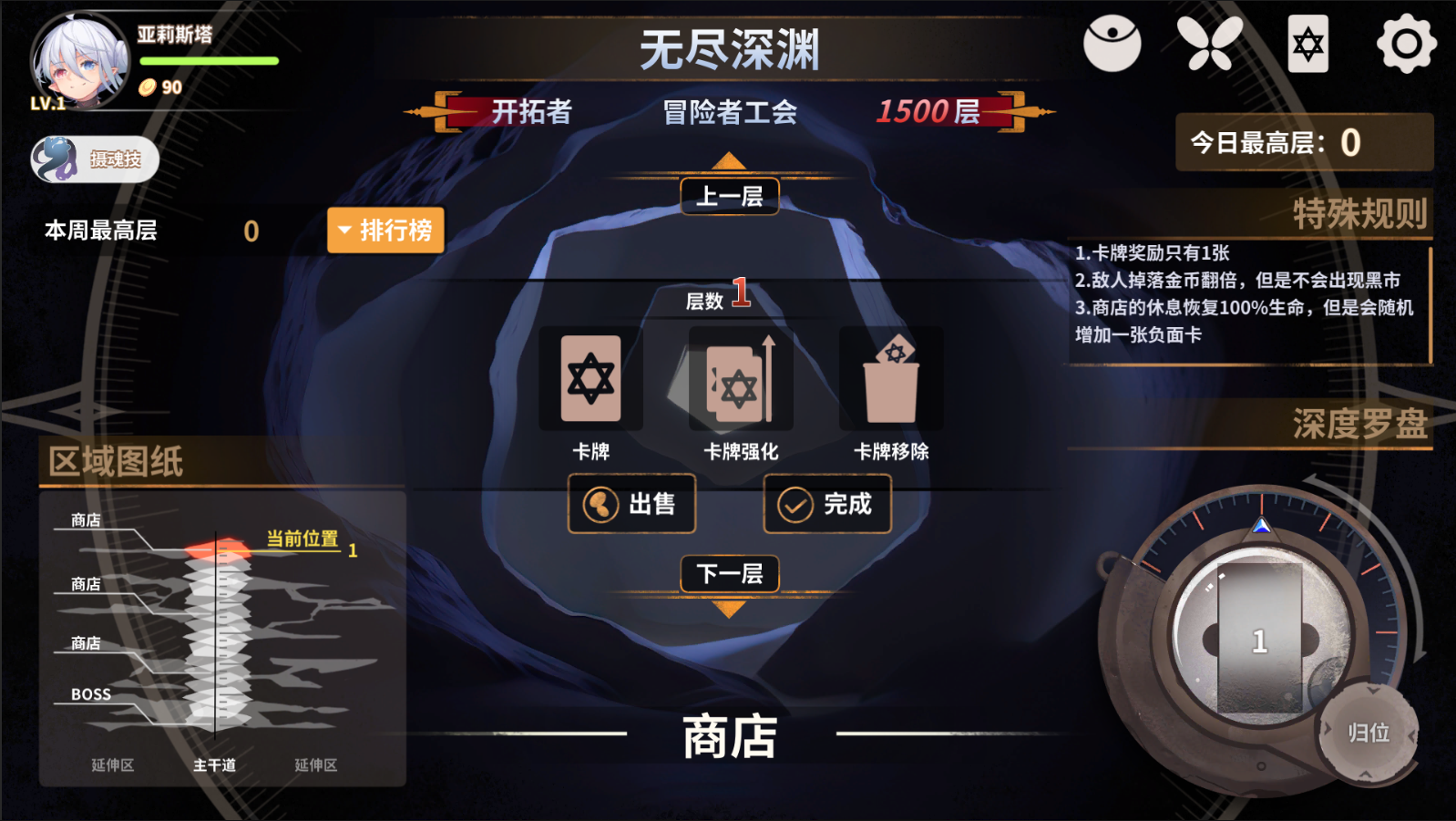Viewport: 1456px width, 821px height.
Task: Open the inventory bag icon top right
Action: tap(1113, 42)
